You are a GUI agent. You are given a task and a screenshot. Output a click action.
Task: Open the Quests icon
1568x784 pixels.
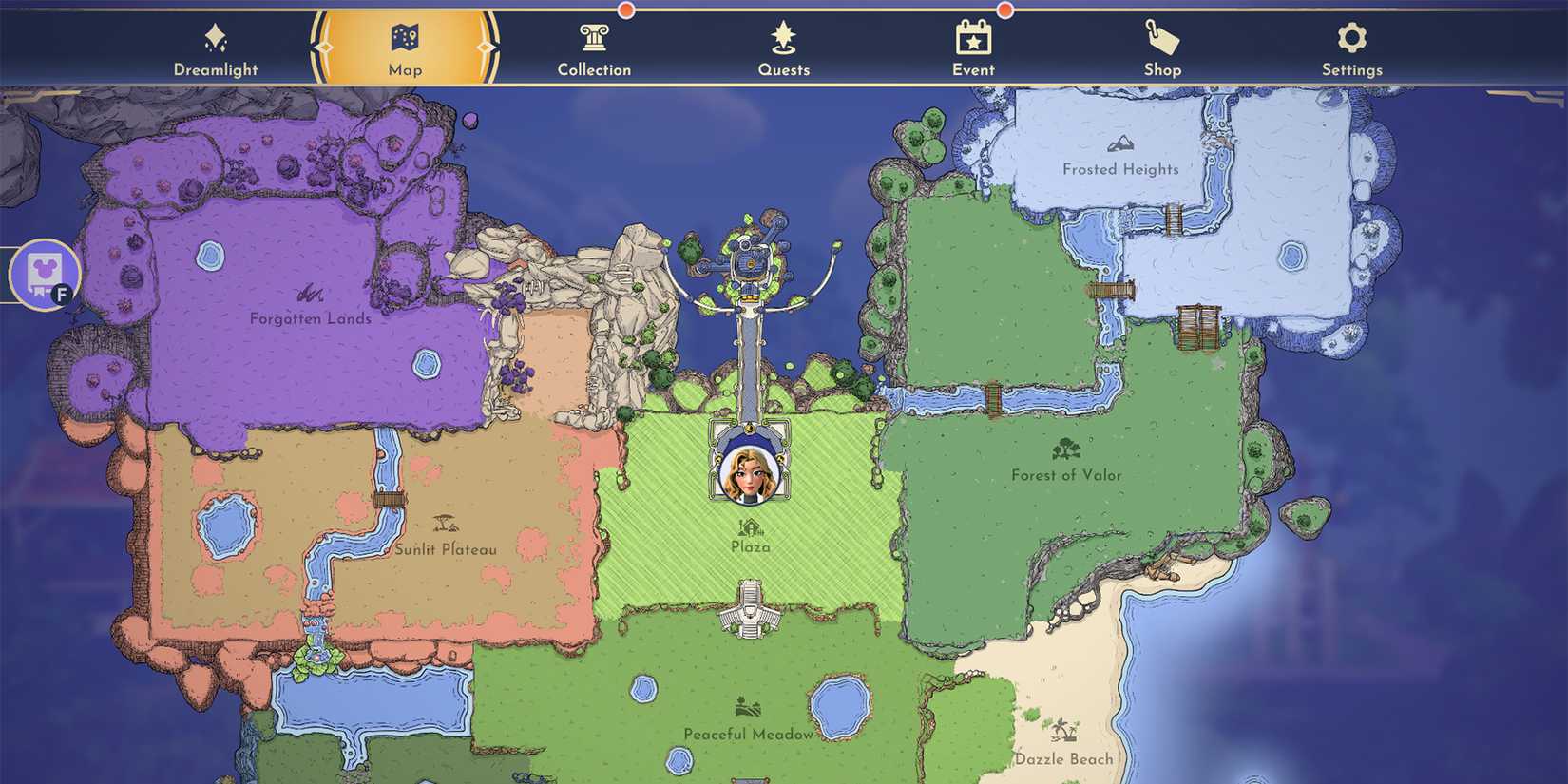(x=783, y=40)
